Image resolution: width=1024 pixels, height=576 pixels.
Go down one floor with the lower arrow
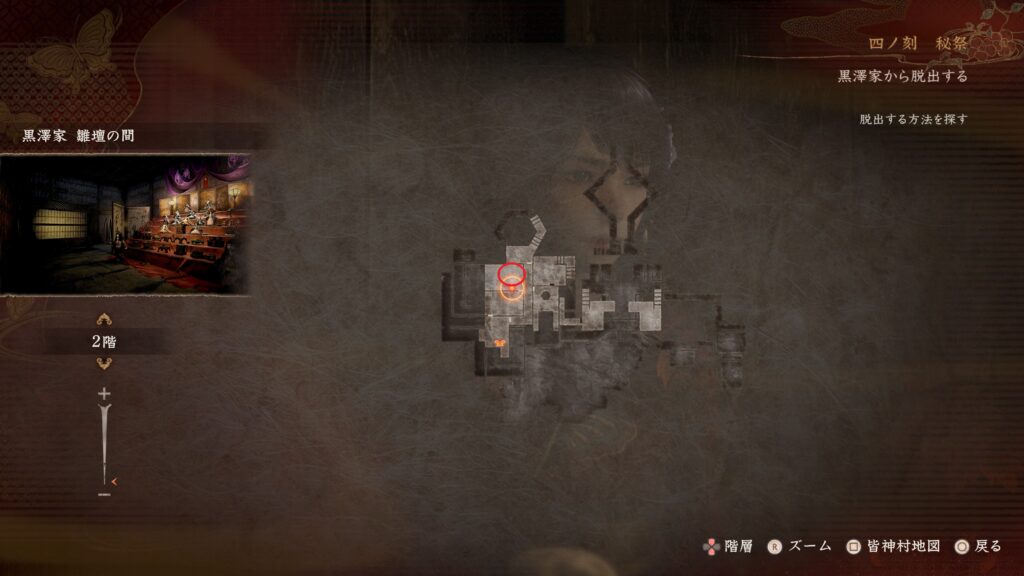tap(104, 363)
